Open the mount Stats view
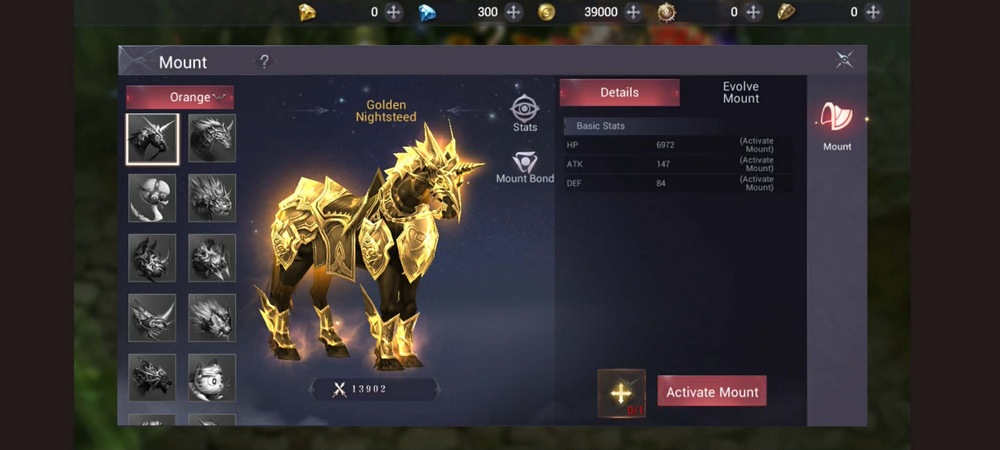Image resolution: width=1000 pixels, height=450 pixels. [x=525, y=113]
